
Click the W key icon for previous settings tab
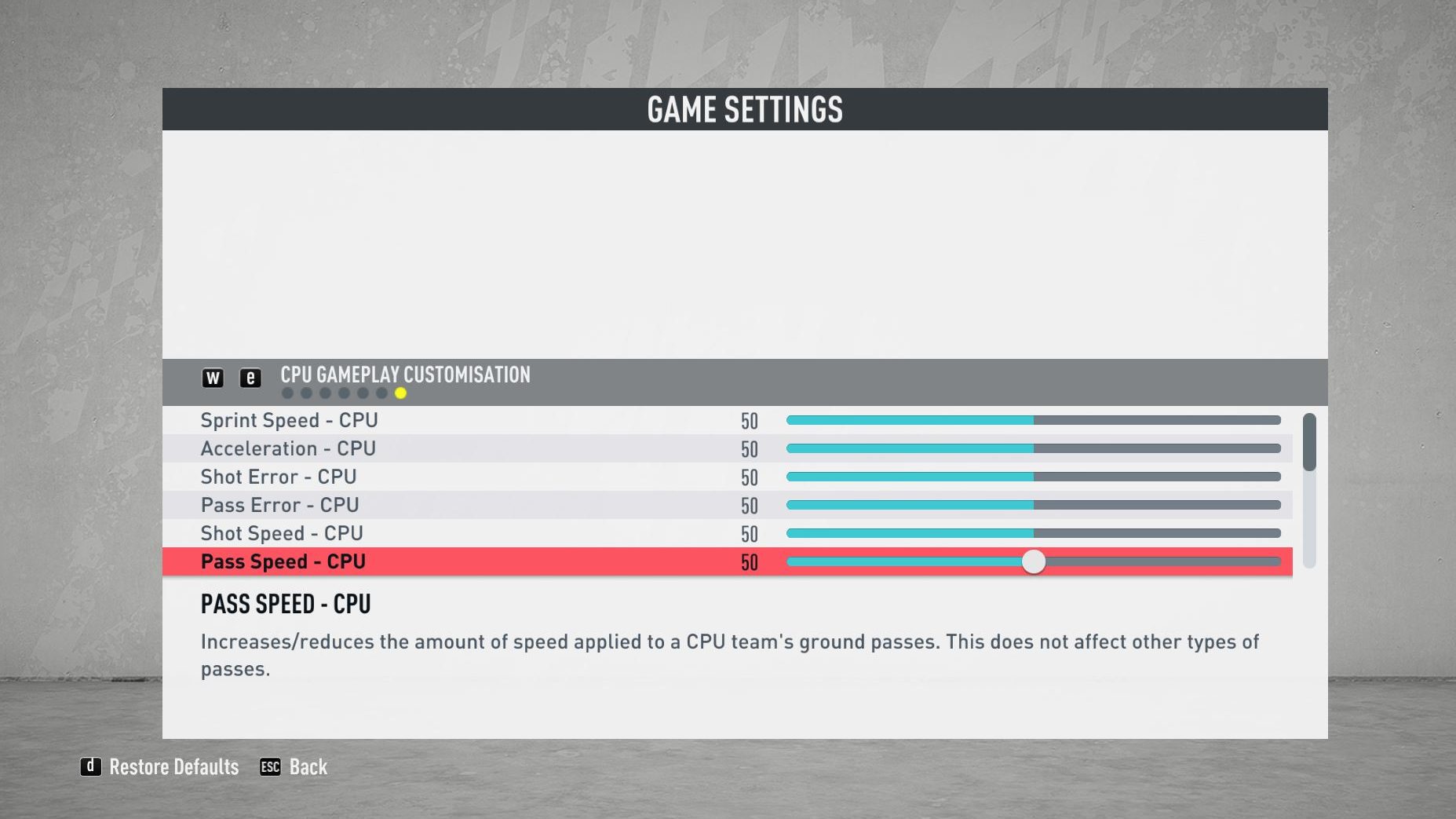click(212, 378)
